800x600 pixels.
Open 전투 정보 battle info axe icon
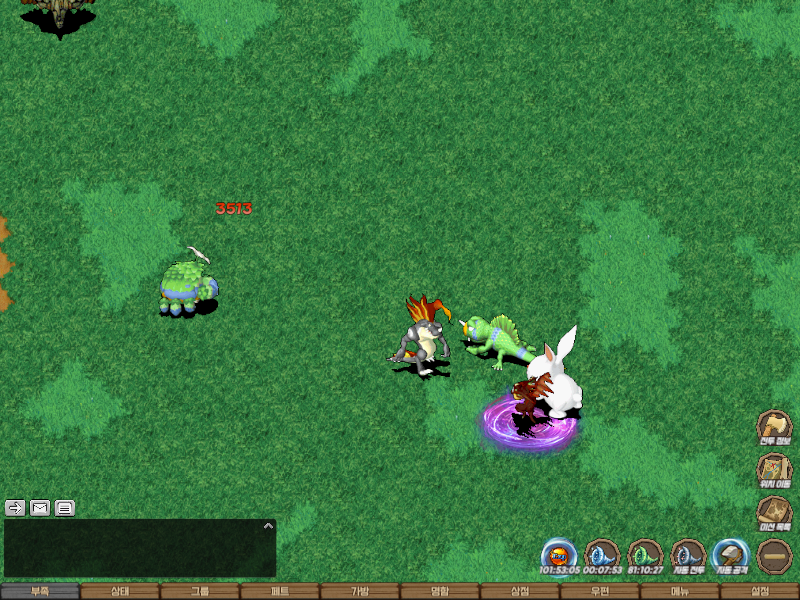coord(774,427)
